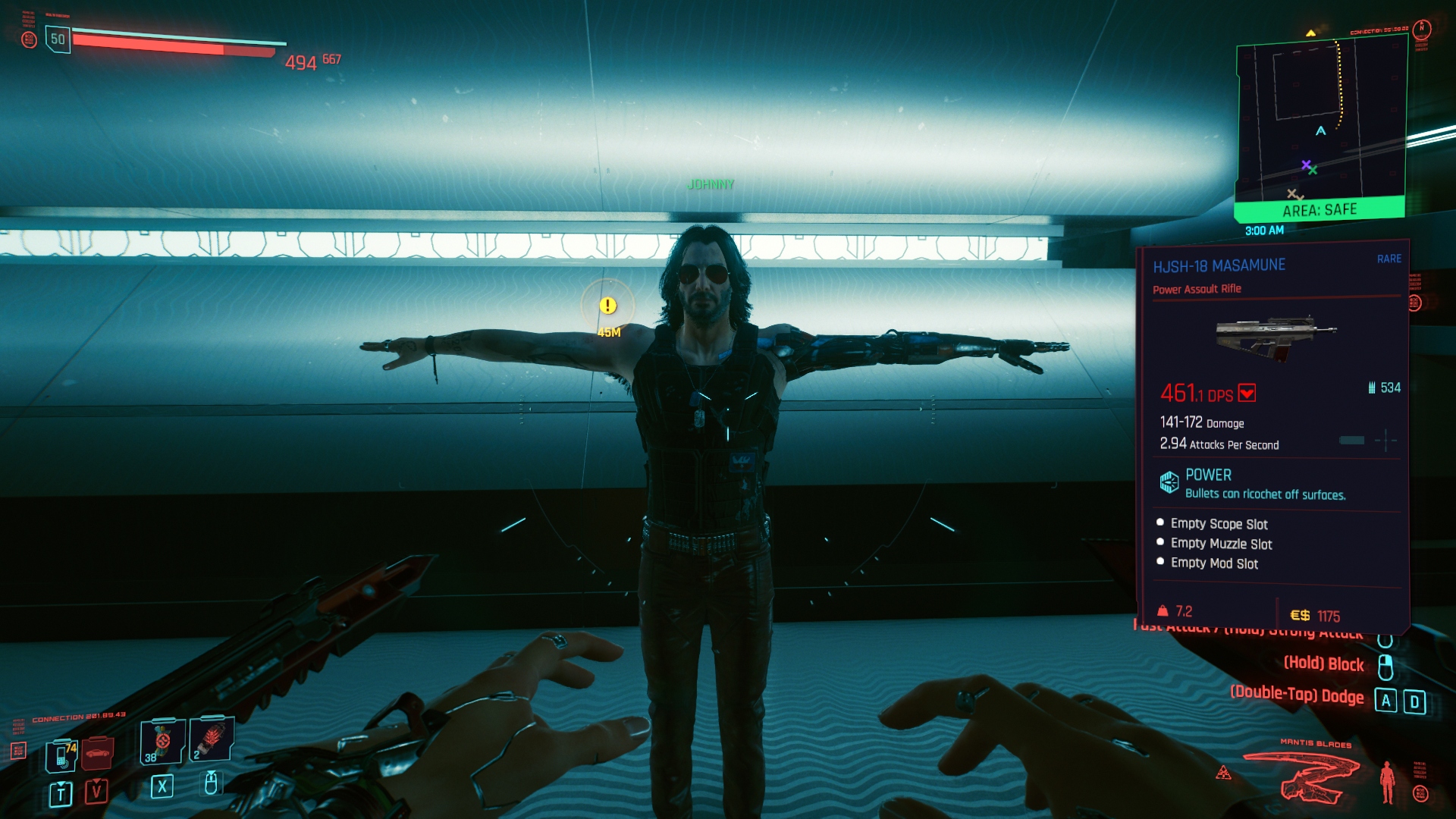Viewport: 1456px width, 819px height.
Task: Select the level 50 badge
Action: 58,39
